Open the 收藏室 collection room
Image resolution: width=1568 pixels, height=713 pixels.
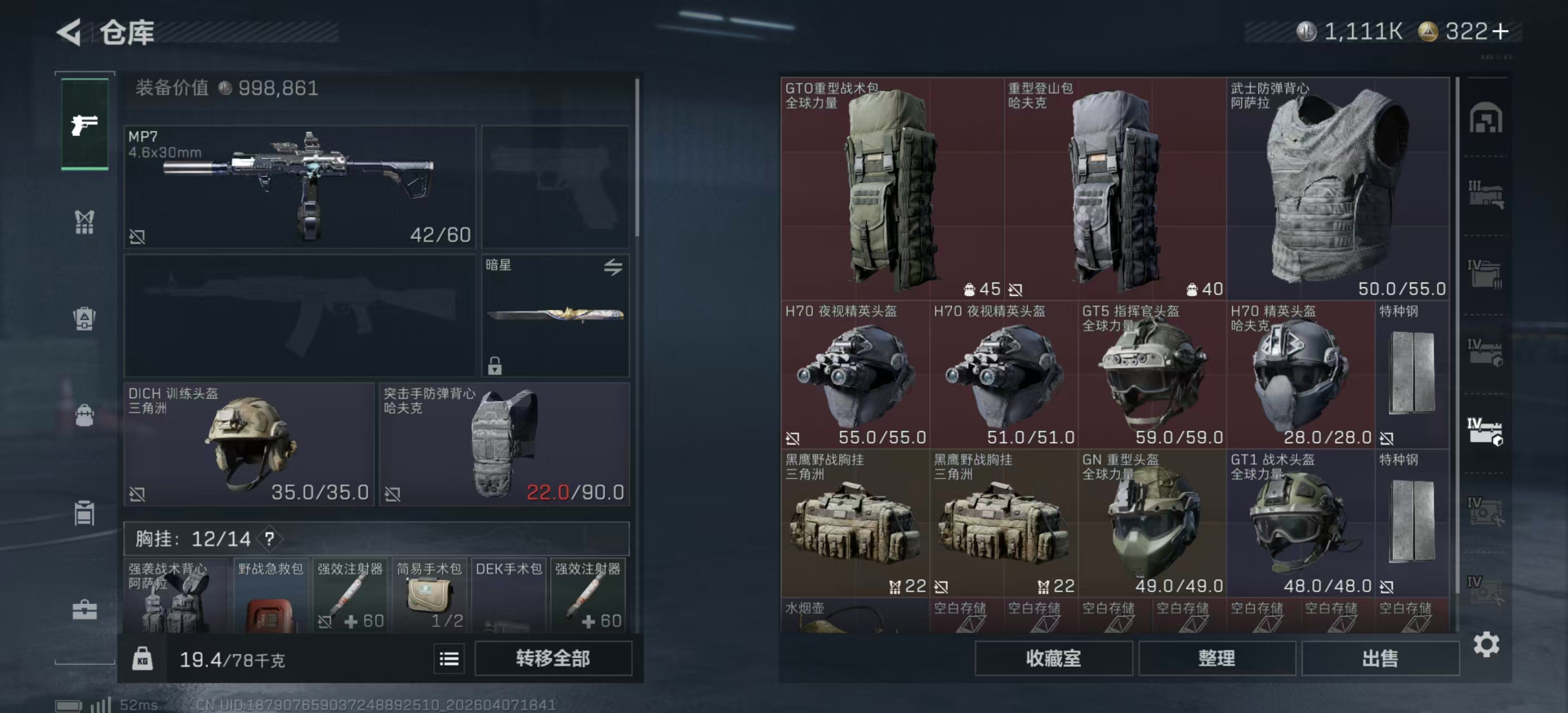1053,658
